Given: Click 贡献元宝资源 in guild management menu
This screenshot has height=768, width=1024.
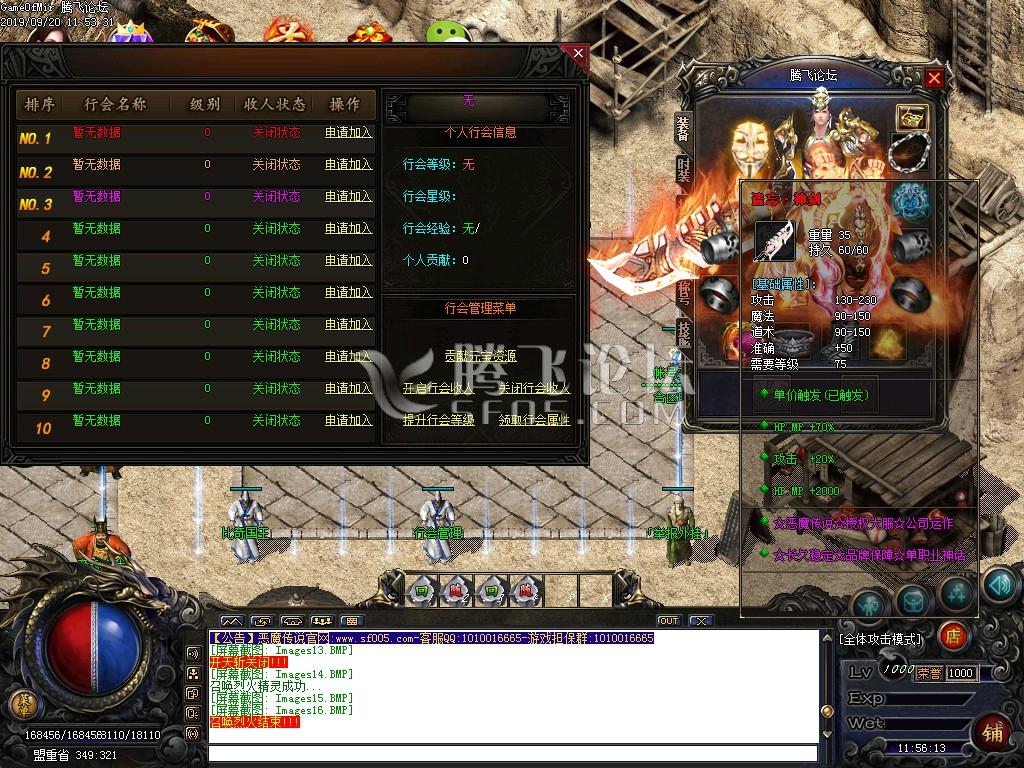Looking at the screenshot, I should [x=480, y=356].
